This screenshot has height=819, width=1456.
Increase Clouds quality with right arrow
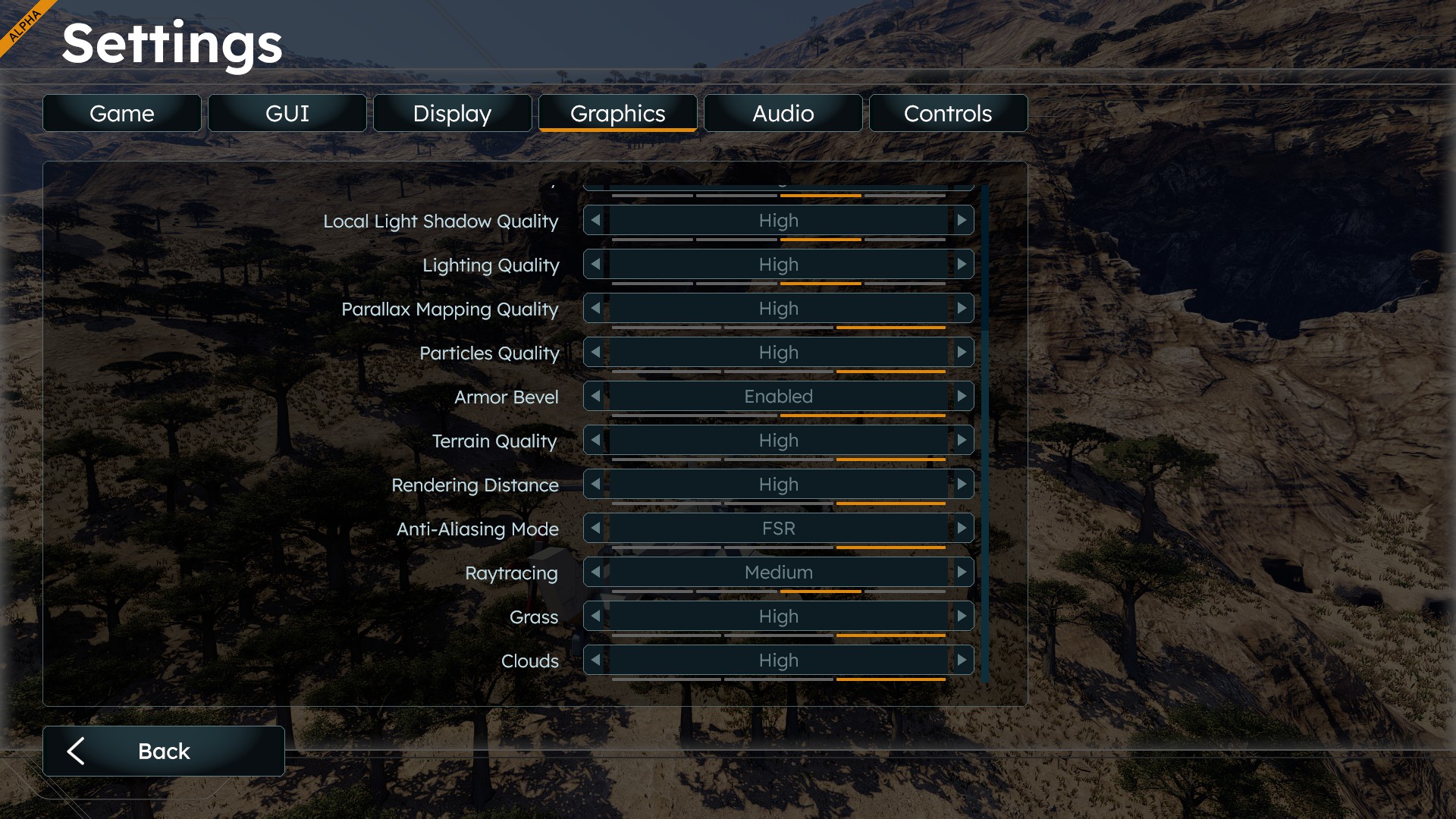coord(962,661)
